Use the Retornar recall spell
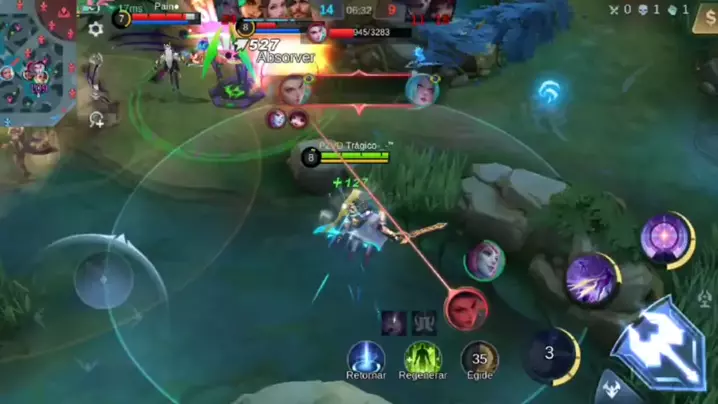This screenshot has height=404, width=718. (x=366, y=358)
